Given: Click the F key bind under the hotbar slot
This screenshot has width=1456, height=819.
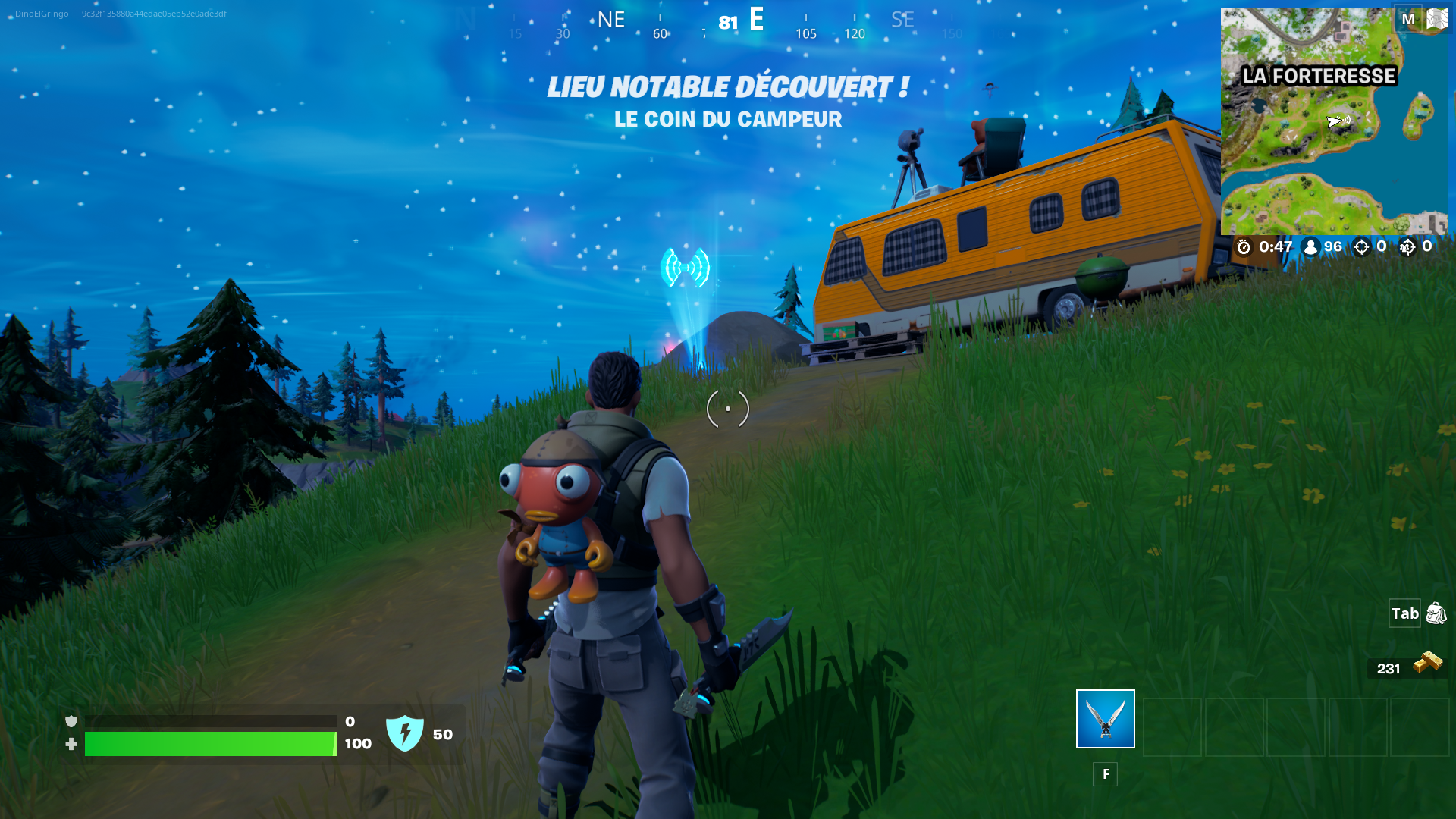Looking at the screenshot, I should [x=1105, y=774].
